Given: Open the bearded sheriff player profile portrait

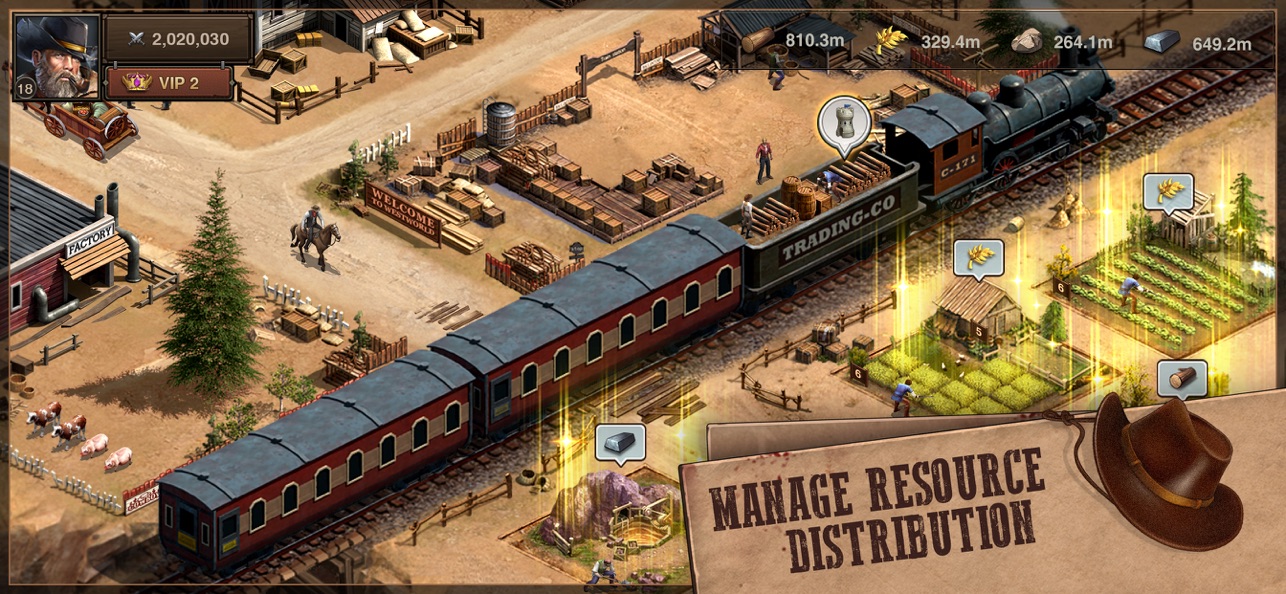Looking at the screenshot, I should 56,56.
